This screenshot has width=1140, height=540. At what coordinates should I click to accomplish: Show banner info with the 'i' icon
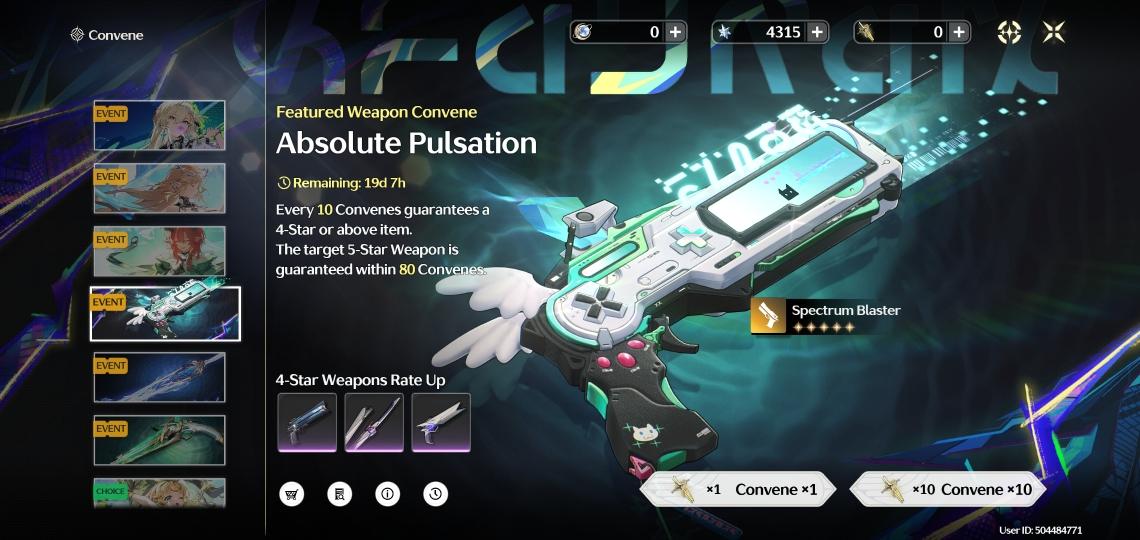[387, 493]
